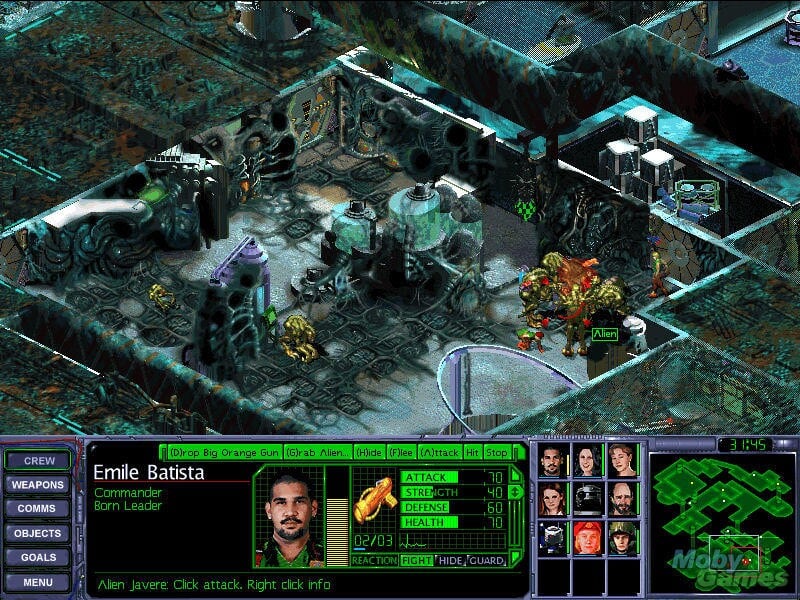Show the OBJECTS panel
The image size is (800, 600).
coord(39,533)
